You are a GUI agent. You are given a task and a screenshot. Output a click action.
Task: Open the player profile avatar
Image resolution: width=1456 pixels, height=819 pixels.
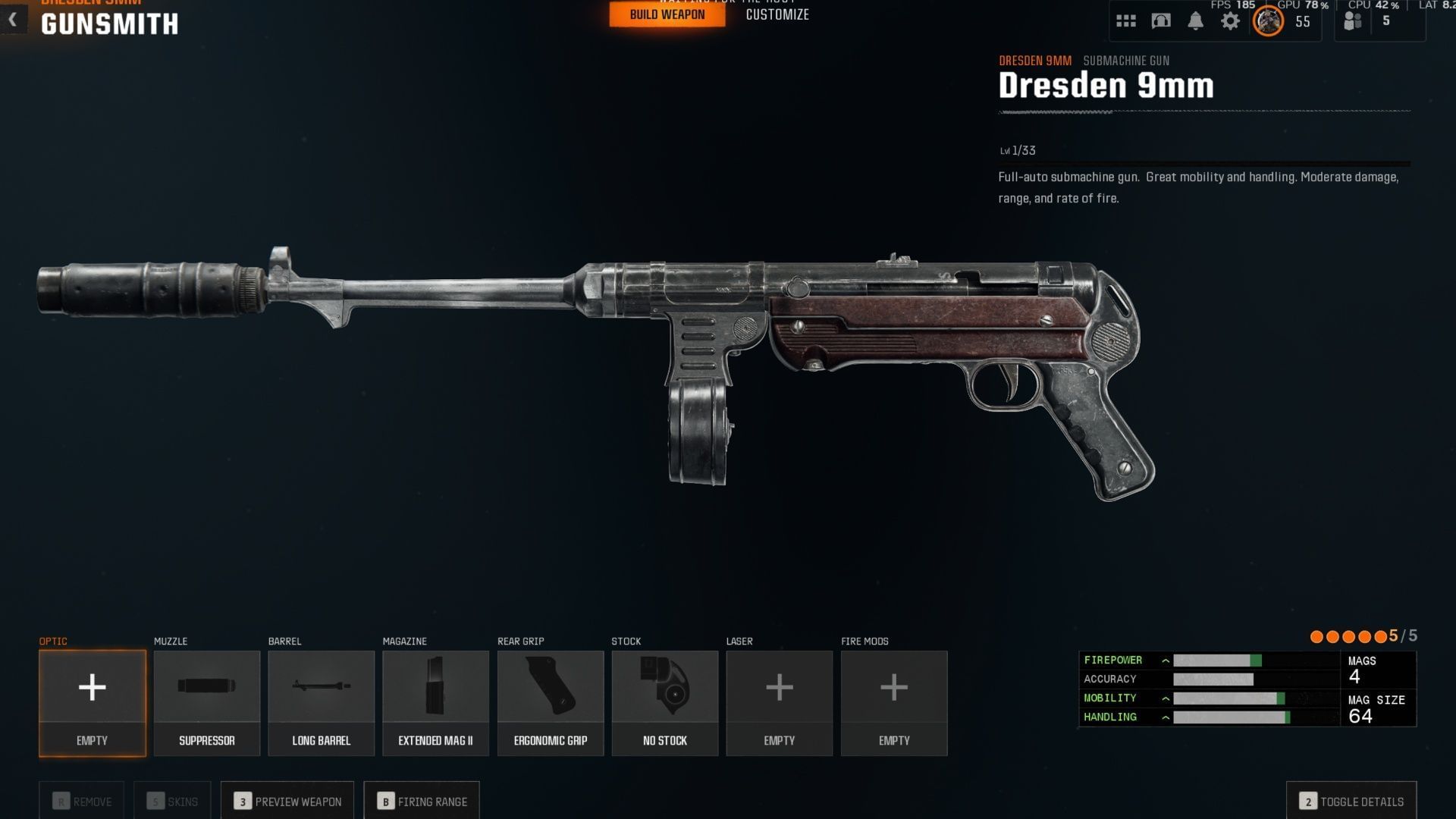point(1268,21)
